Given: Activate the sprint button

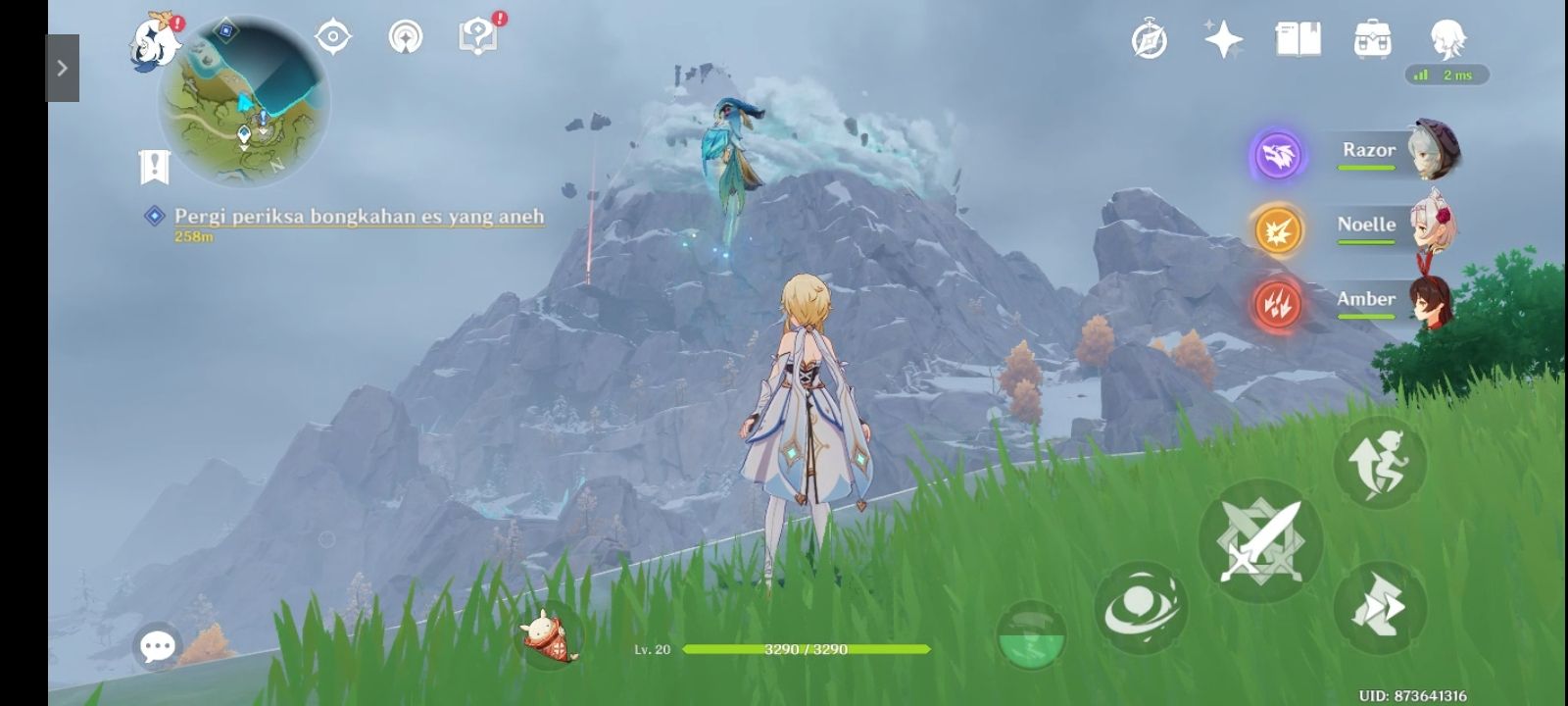Looking at the screenshot, I should point(1380,461).
